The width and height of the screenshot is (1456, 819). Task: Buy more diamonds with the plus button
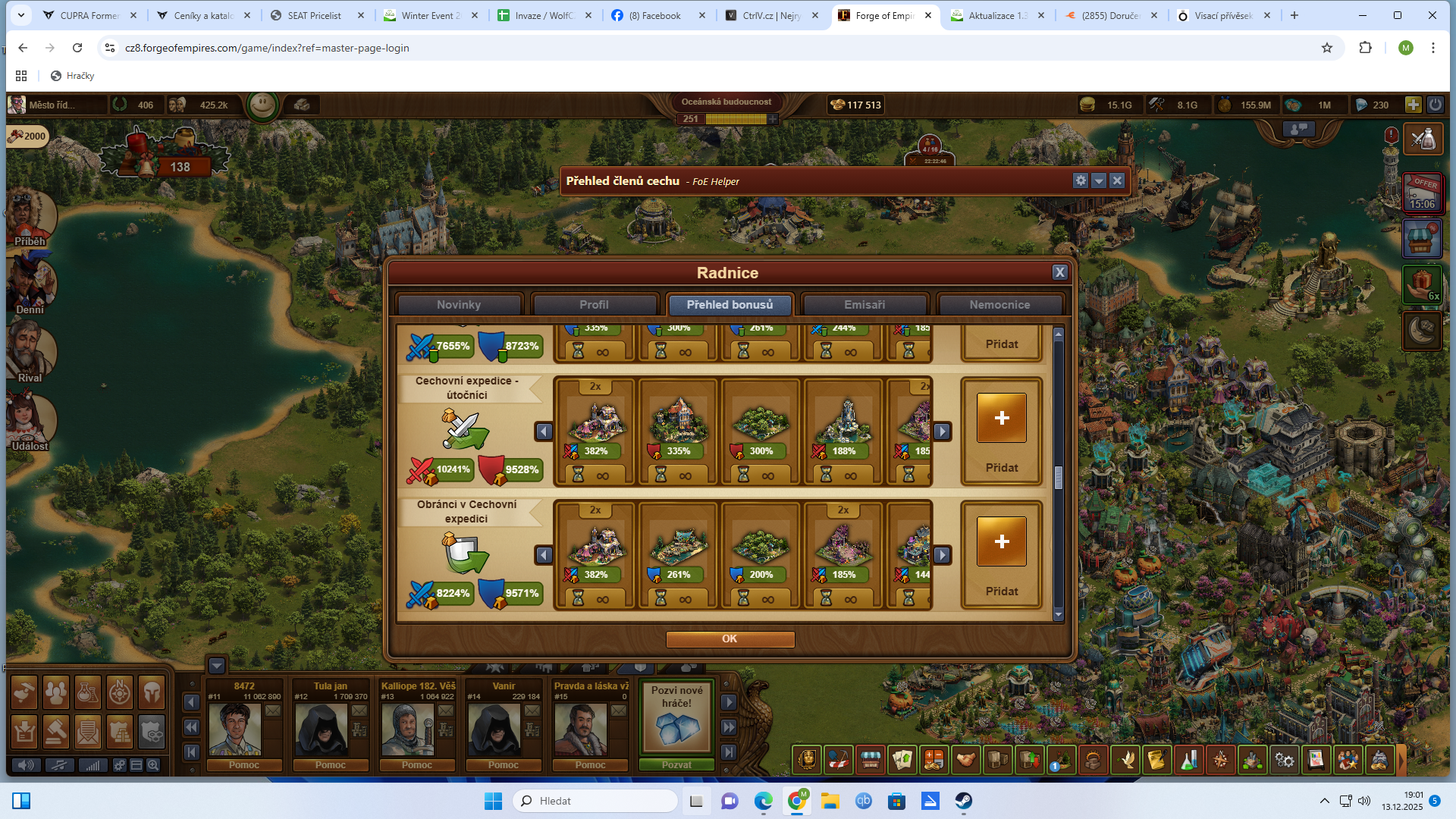[x=1413, y=105]
